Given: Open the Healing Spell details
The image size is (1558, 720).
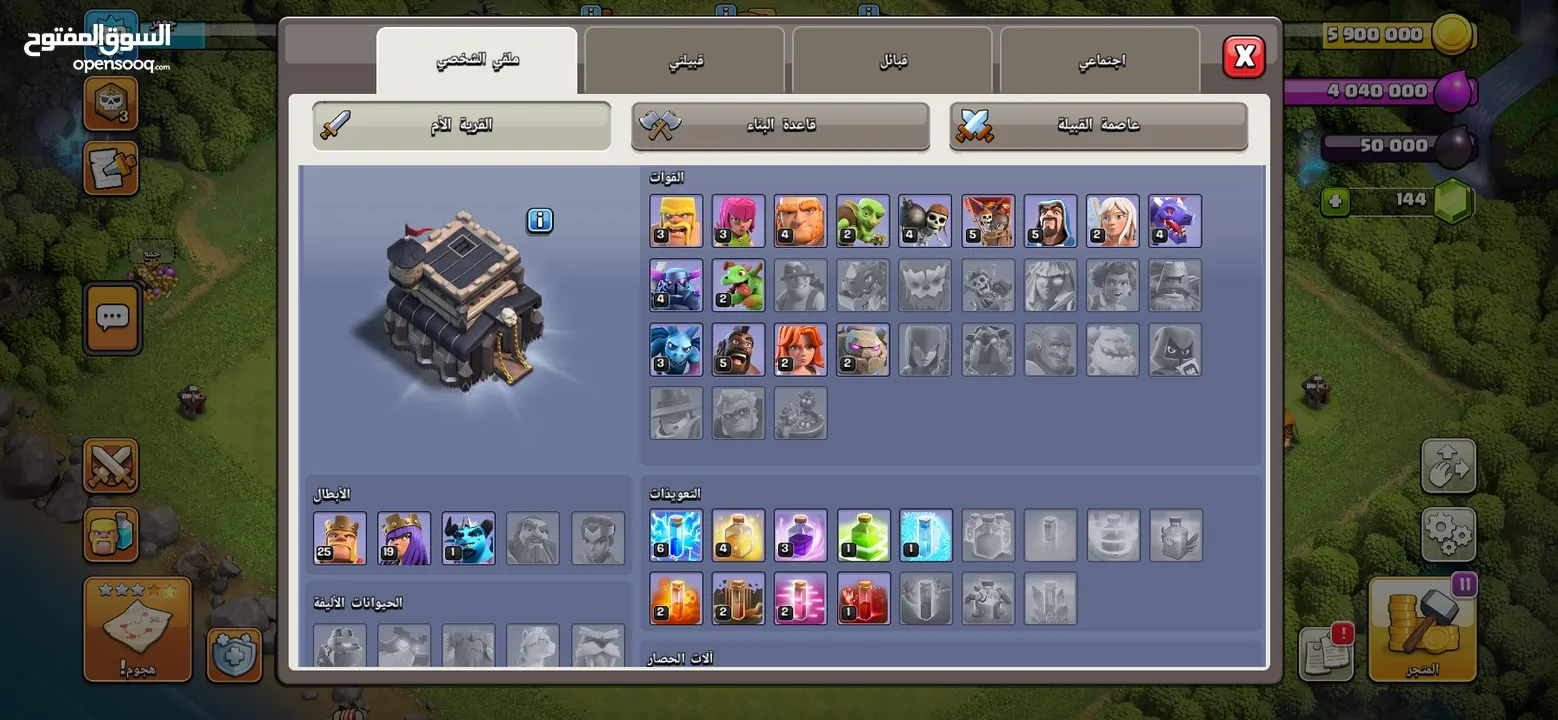Looking at the screenshot, I should pyautogui.click(x=738, y=535).
